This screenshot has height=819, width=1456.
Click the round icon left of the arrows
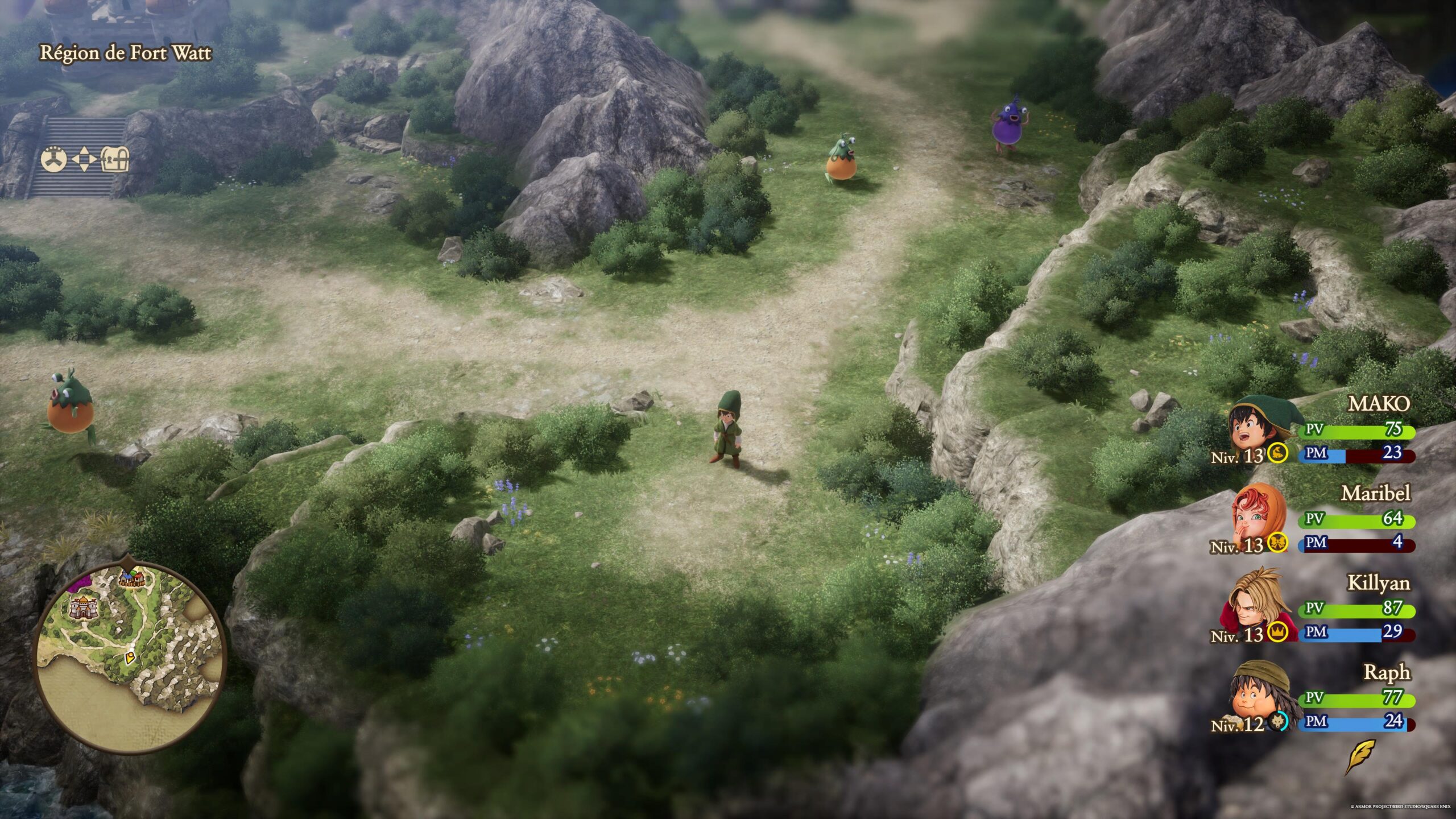click(54, 160)
